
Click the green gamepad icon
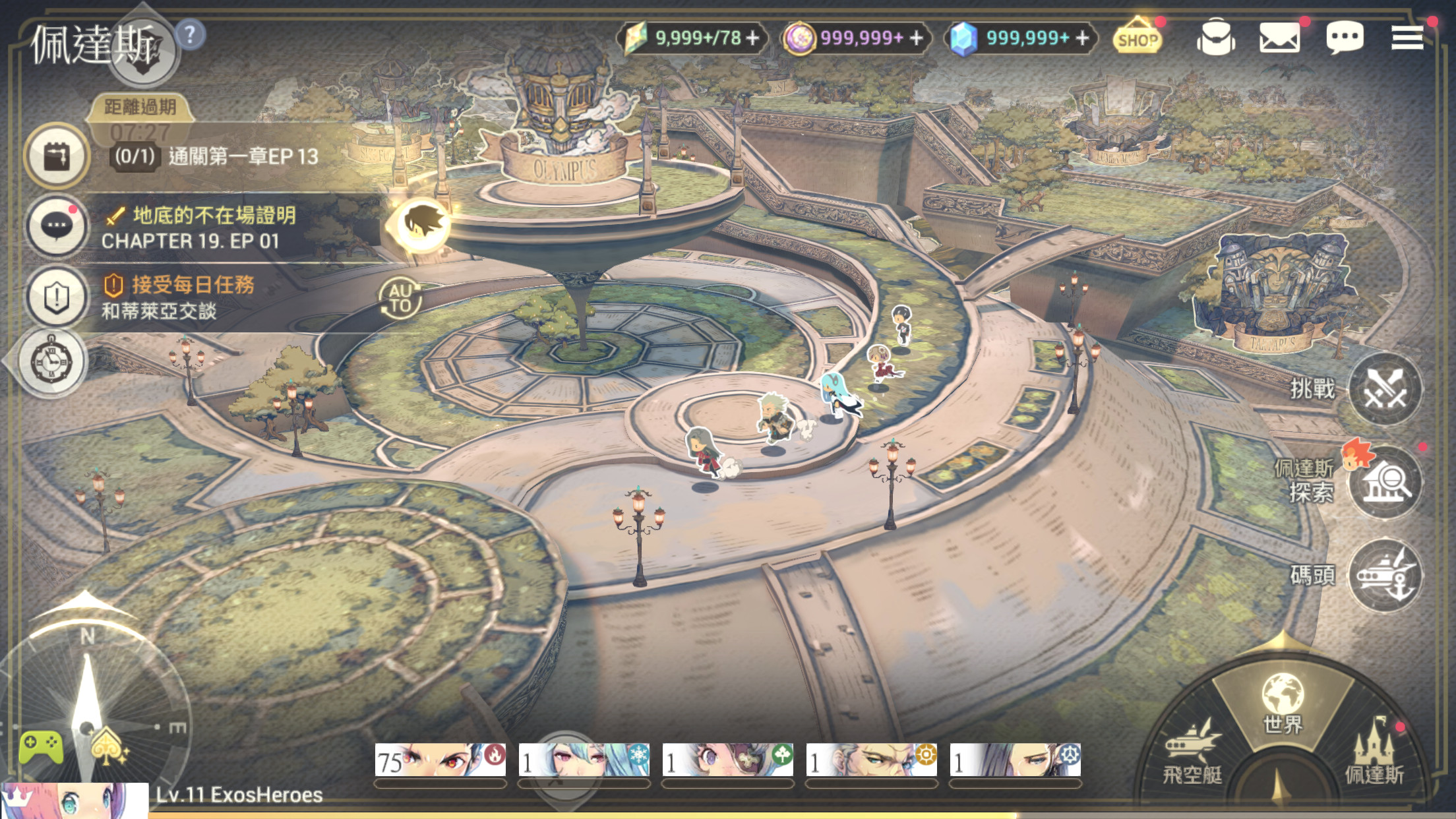tap(41, 746)
